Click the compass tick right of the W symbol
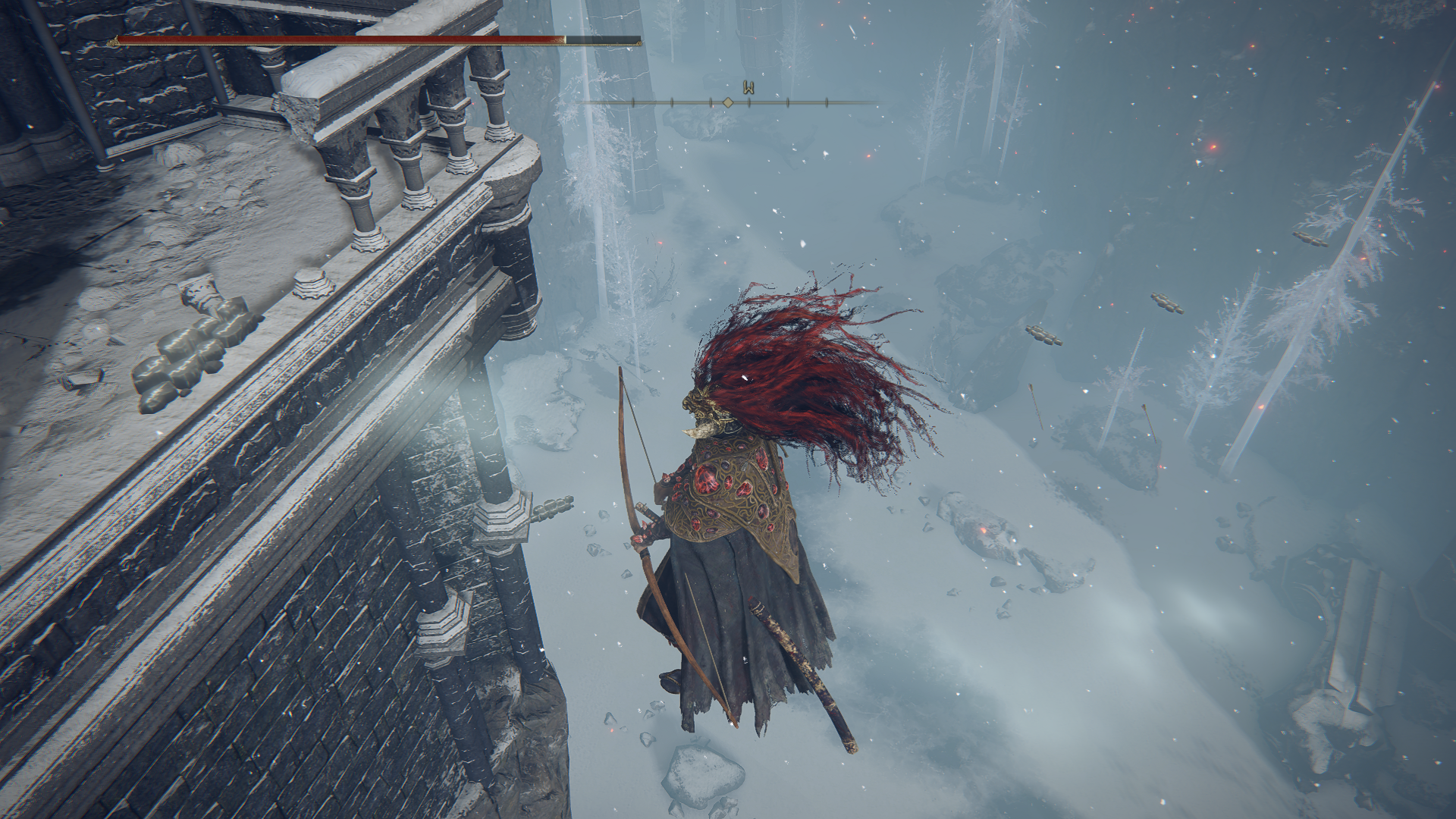Image resolution: width=1456 pixels, height=819 pixels. pos(788,102)
